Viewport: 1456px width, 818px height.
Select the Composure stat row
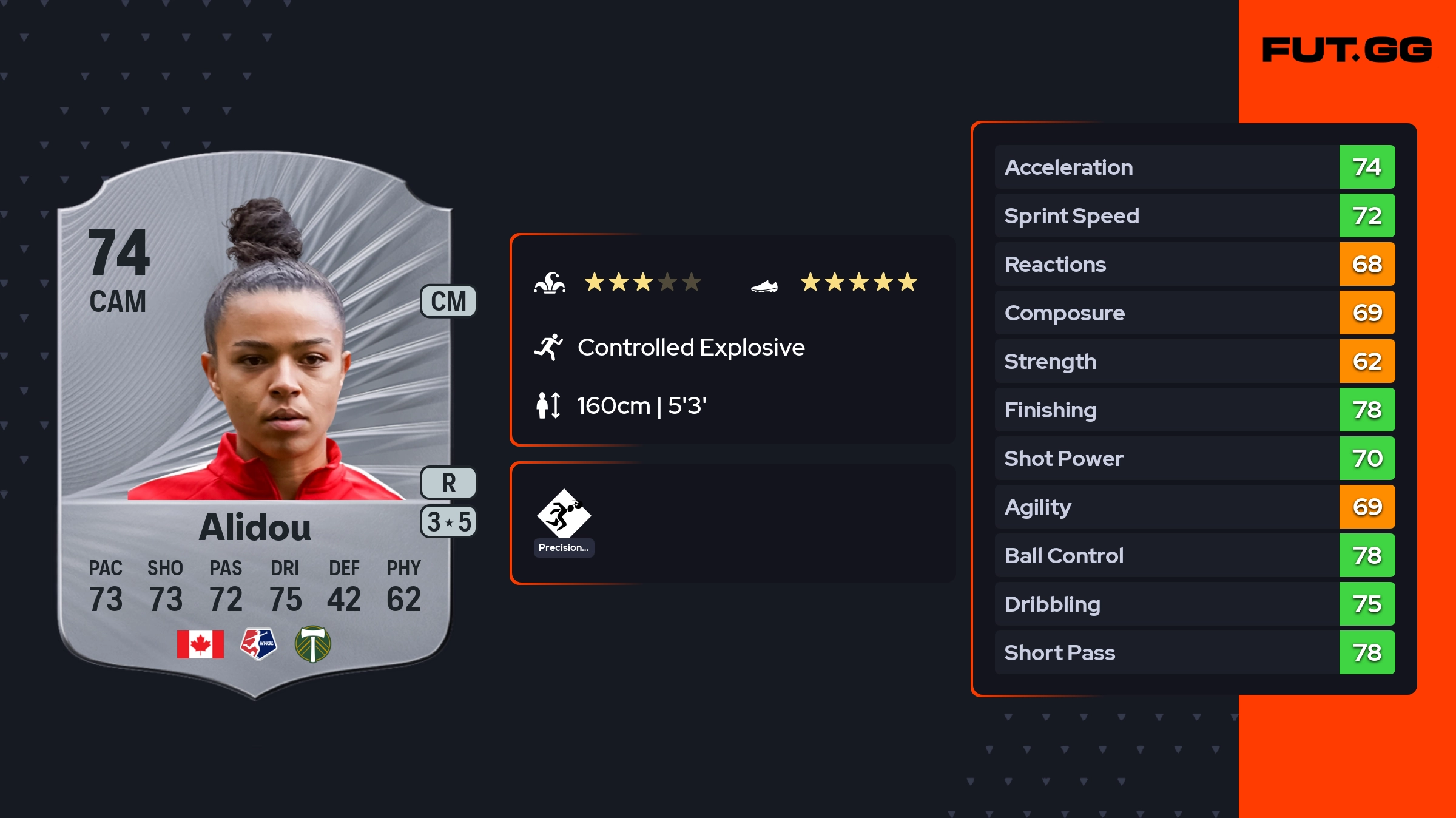1195,313
